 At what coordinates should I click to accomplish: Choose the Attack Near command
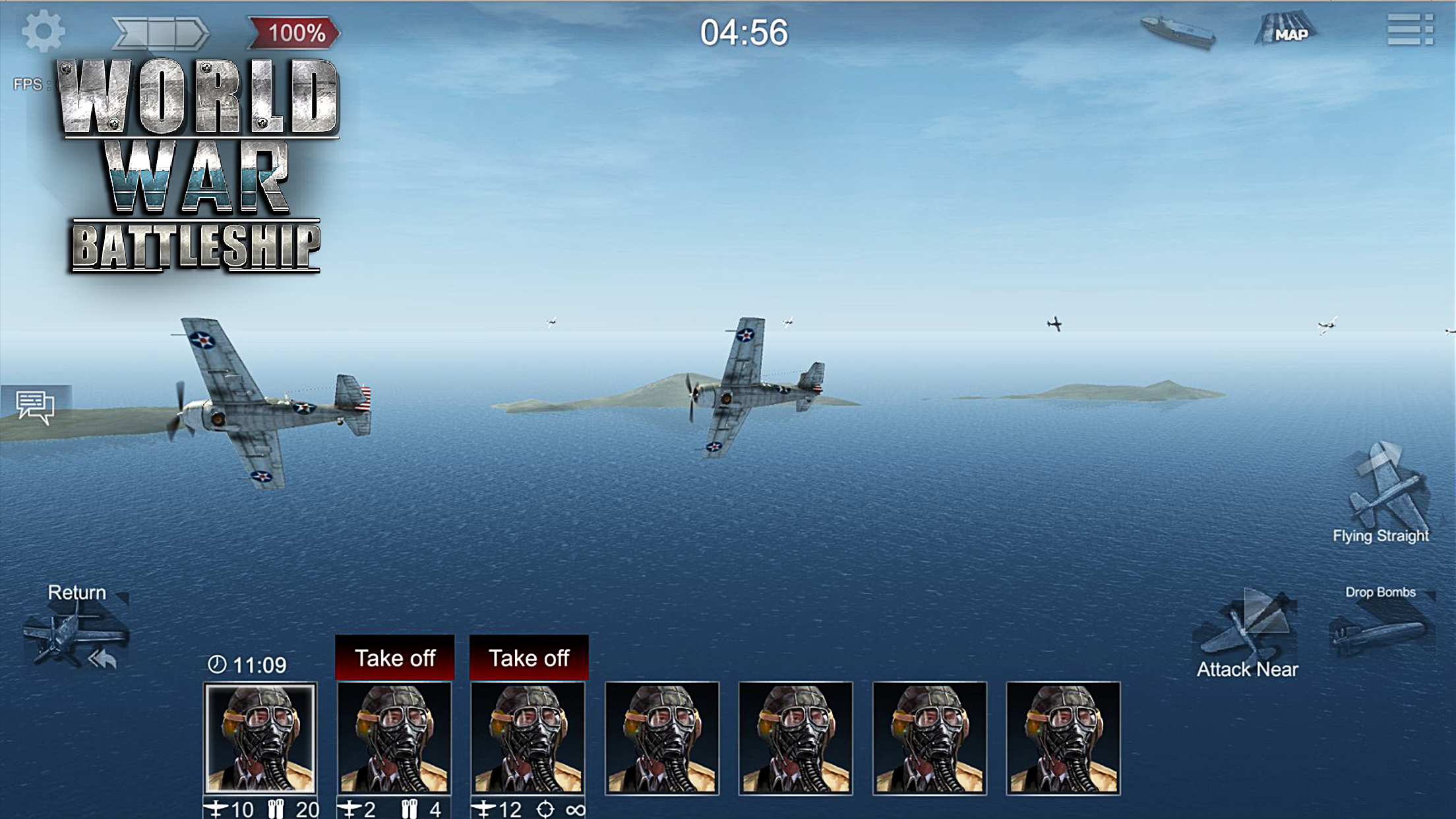point(1246,633)
